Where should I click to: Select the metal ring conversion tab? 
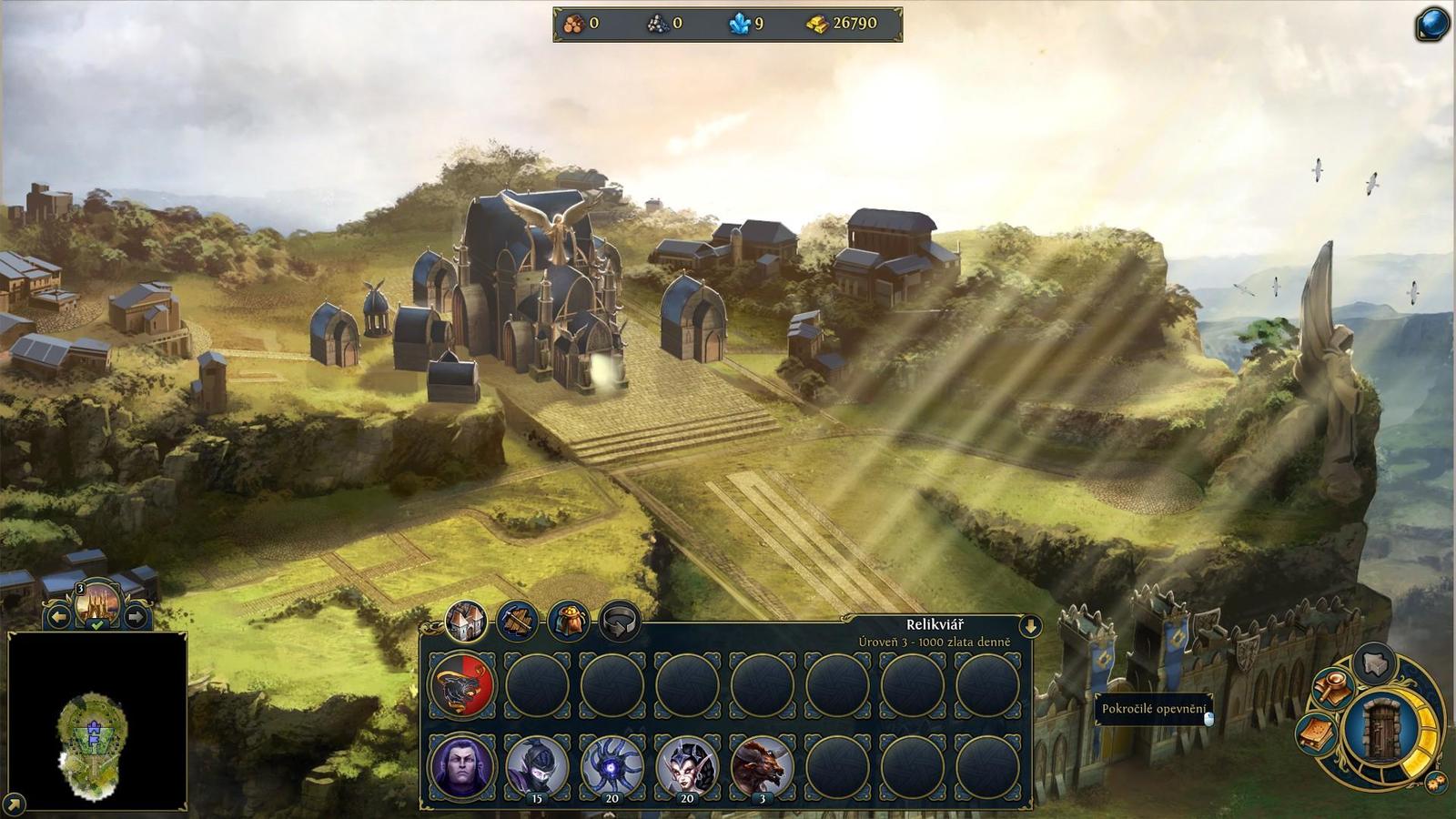(620, 622)
